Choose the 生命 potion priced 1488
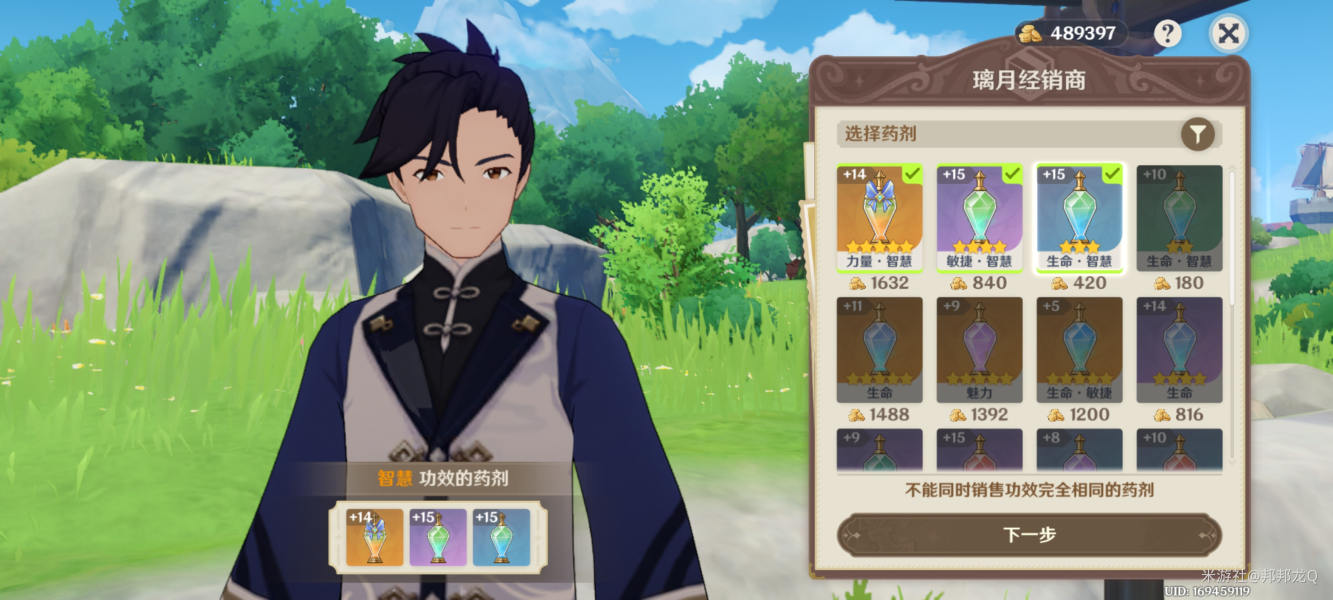Viewport: 1333px width, 600px height. 880,349
